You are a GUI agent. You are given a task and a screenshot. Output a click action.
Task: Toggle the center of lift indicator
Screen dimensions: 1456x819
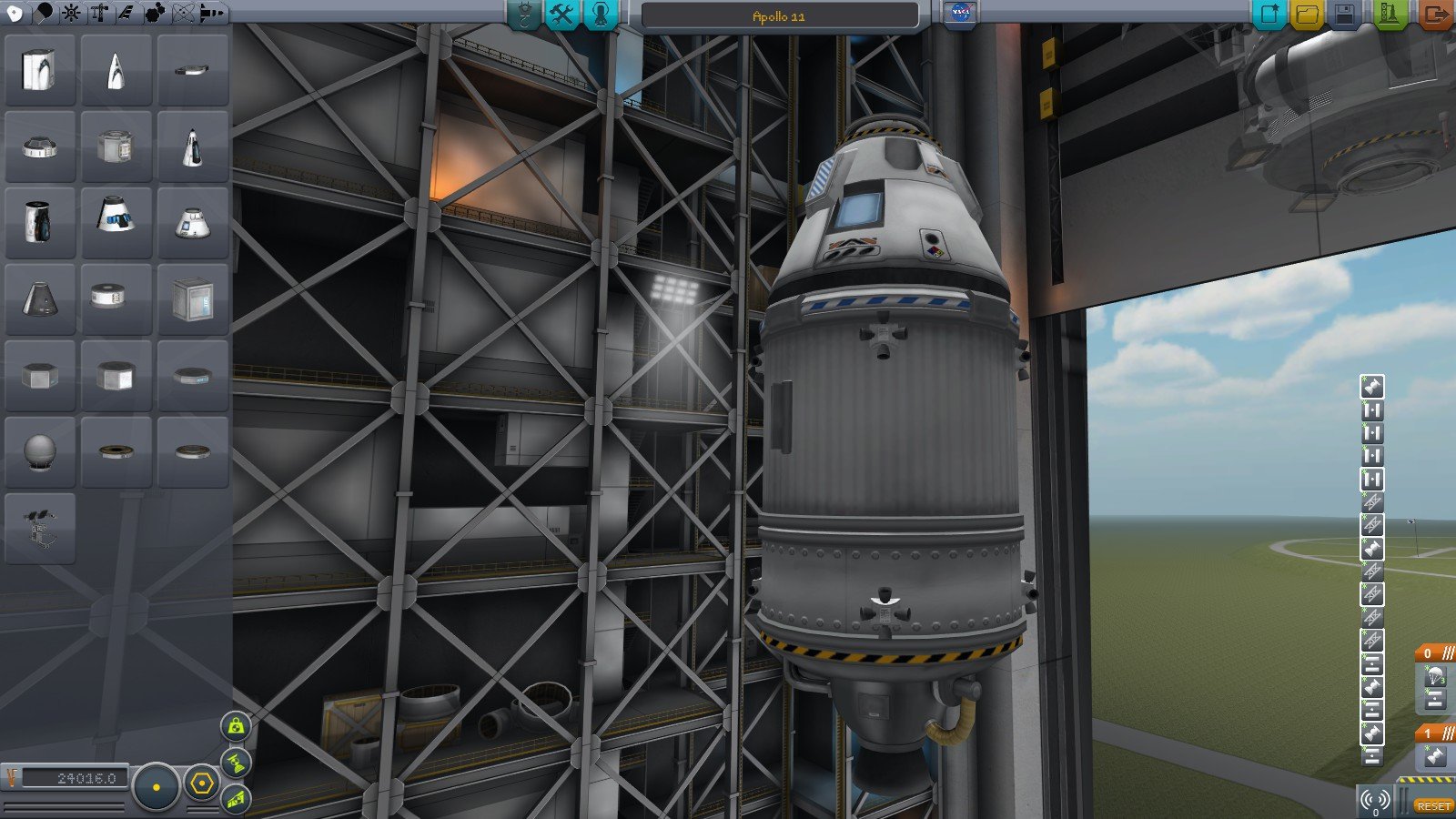237,797
